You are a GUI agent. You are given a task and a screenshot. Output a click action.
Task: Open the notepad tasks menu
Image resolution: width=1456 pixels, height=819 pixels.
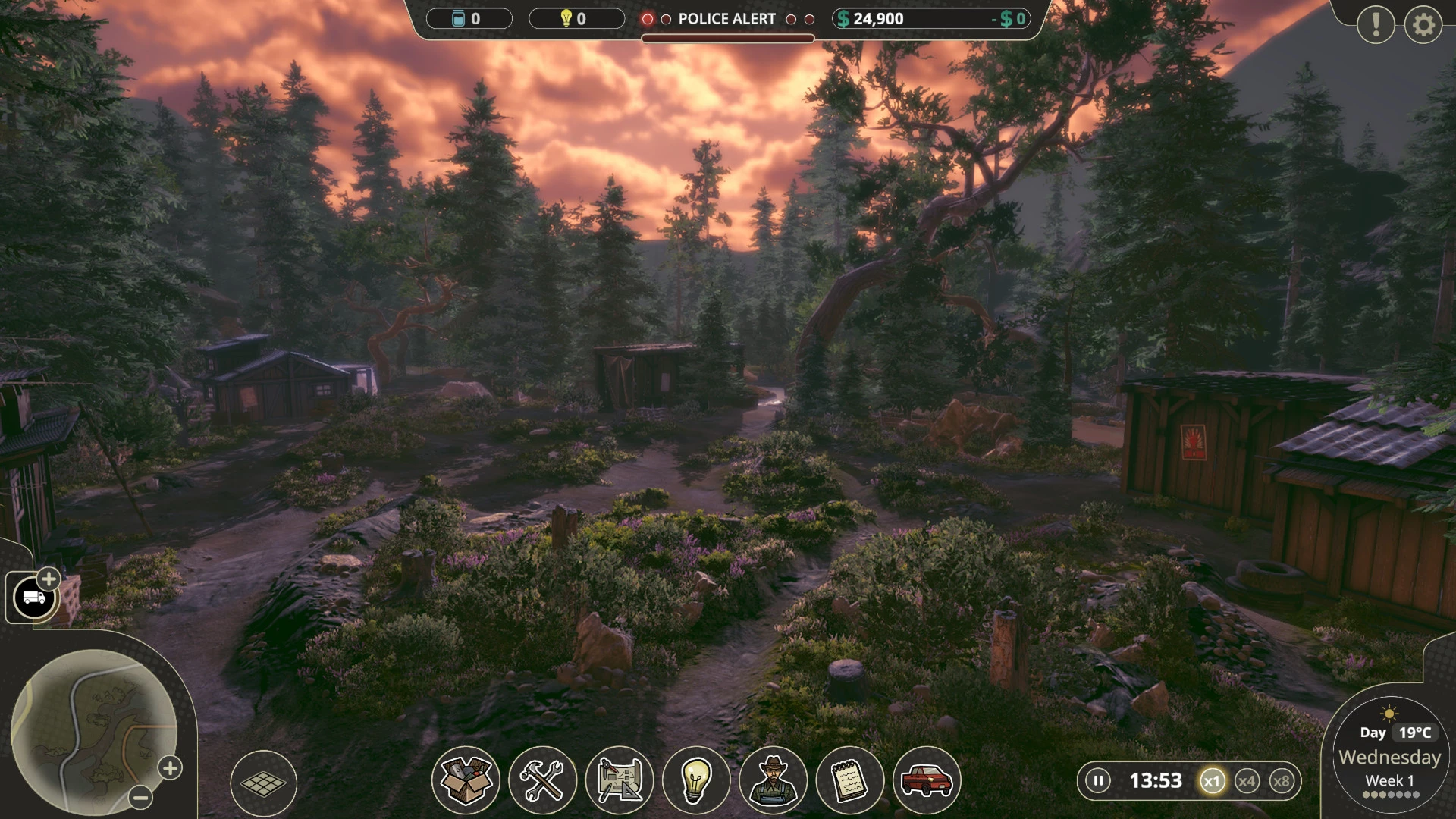[849, 780]
